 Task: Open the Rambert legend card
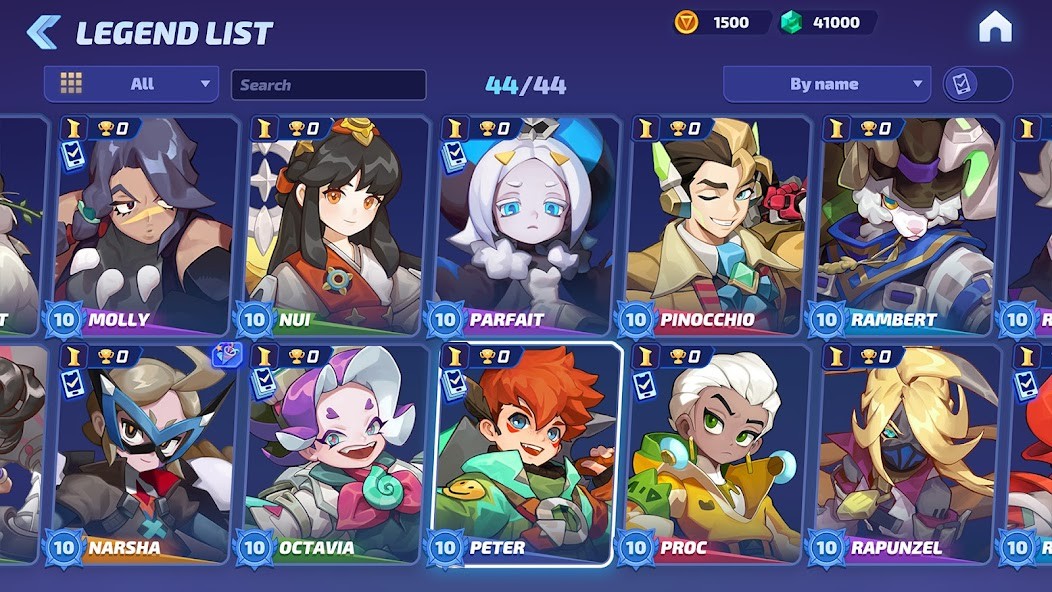907,226
